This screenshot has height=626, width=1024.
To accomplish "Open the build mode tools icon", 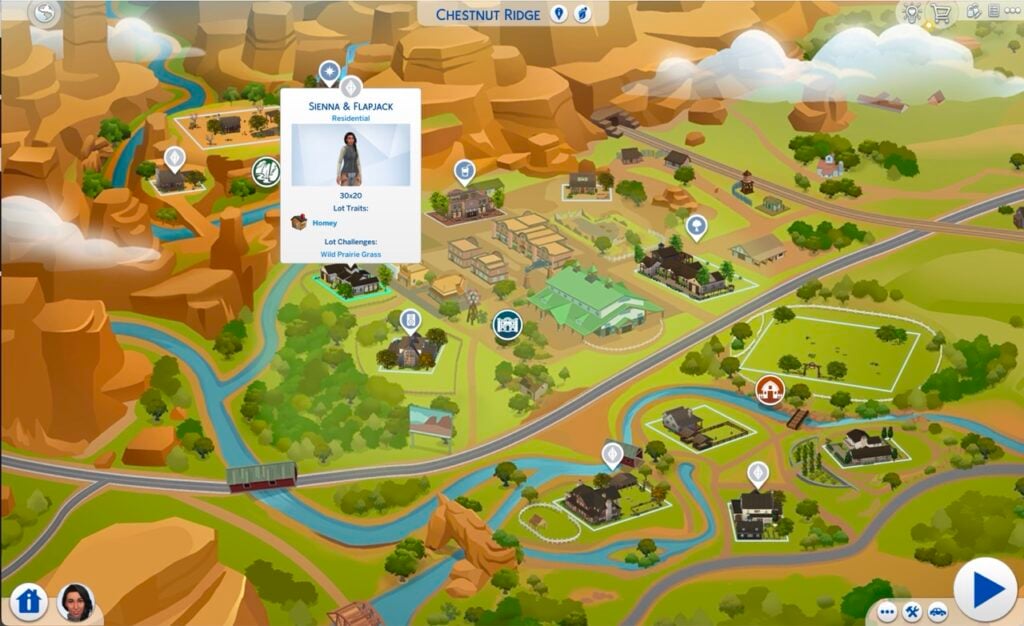I will point(912,611).
